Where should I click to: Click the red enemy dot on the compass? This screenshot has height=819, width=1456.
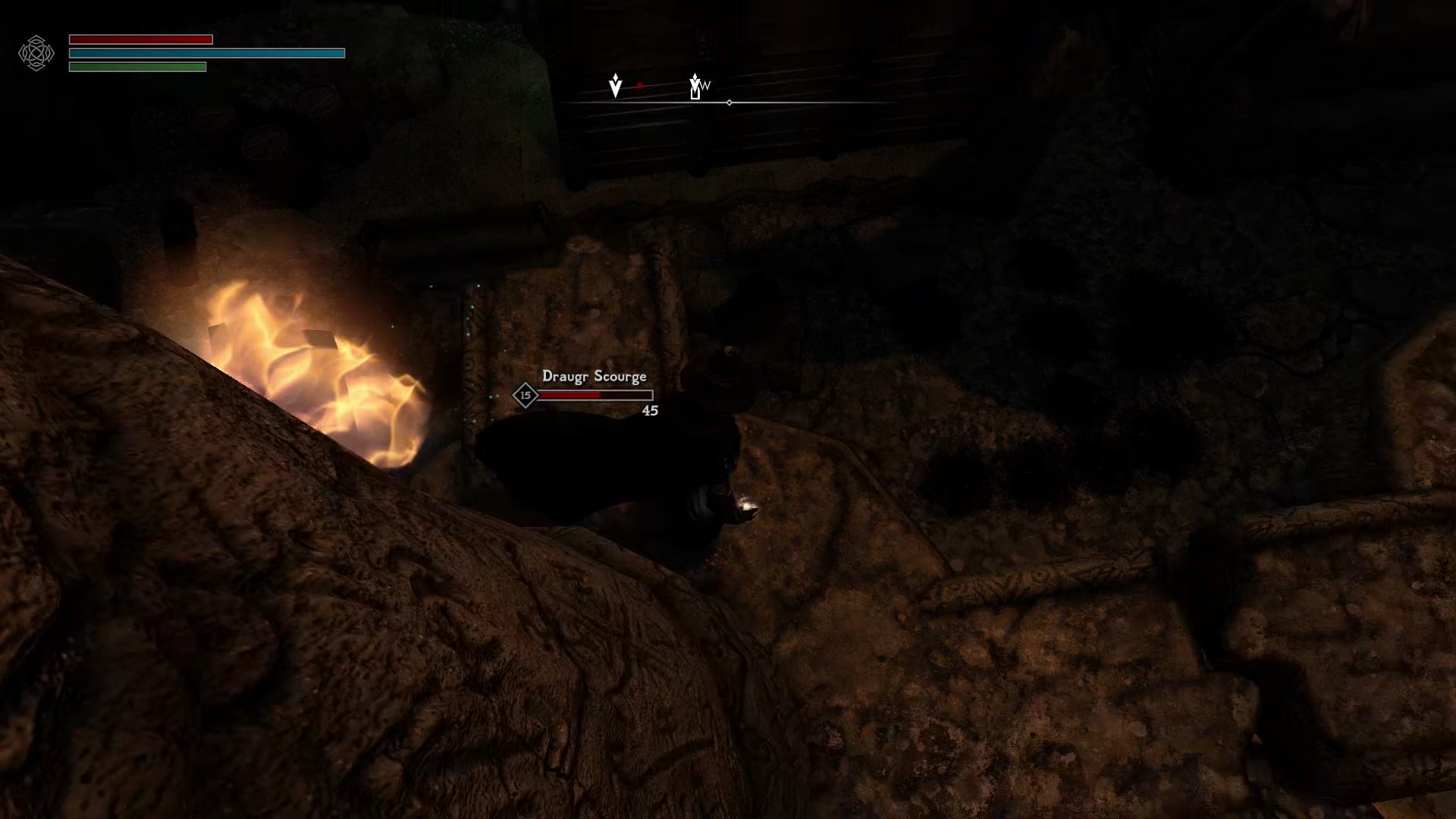639,86
